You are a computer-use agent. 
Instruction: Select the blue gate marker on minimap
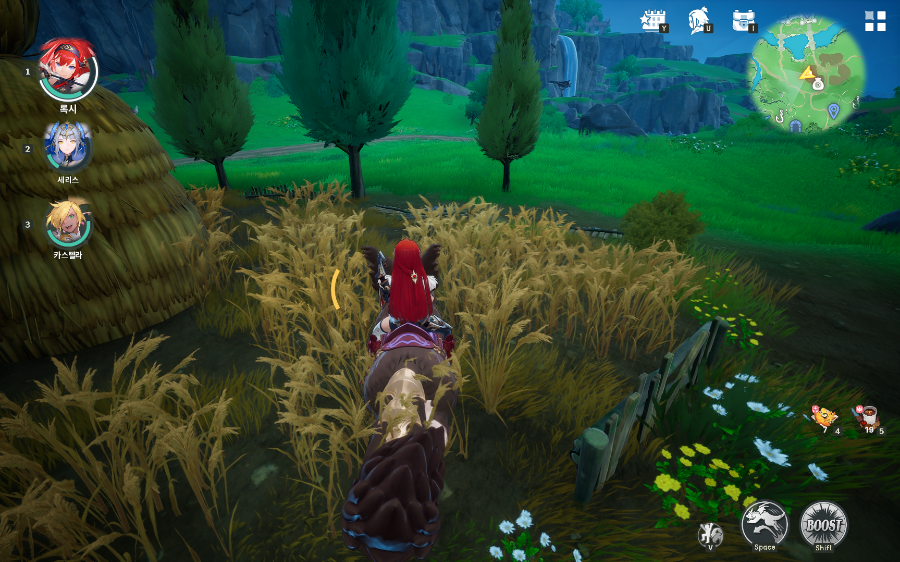(796, 125)
